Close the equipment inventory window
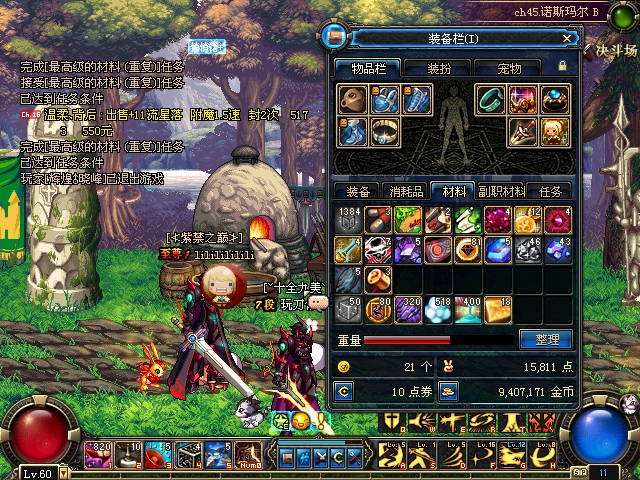Screen dimensions: 640x480 coord(567,39)
